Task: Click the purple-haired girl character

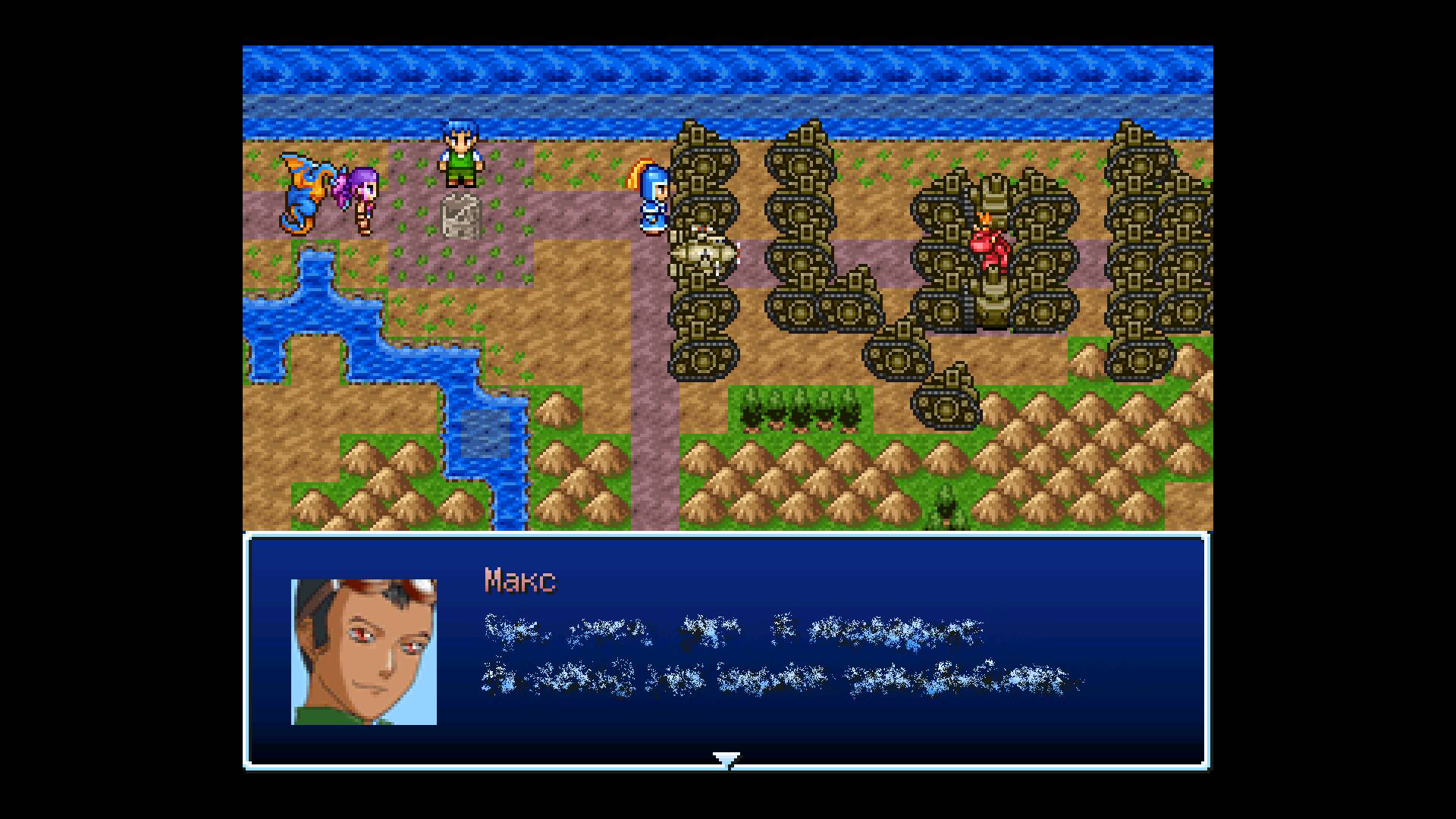Action: 360,196
